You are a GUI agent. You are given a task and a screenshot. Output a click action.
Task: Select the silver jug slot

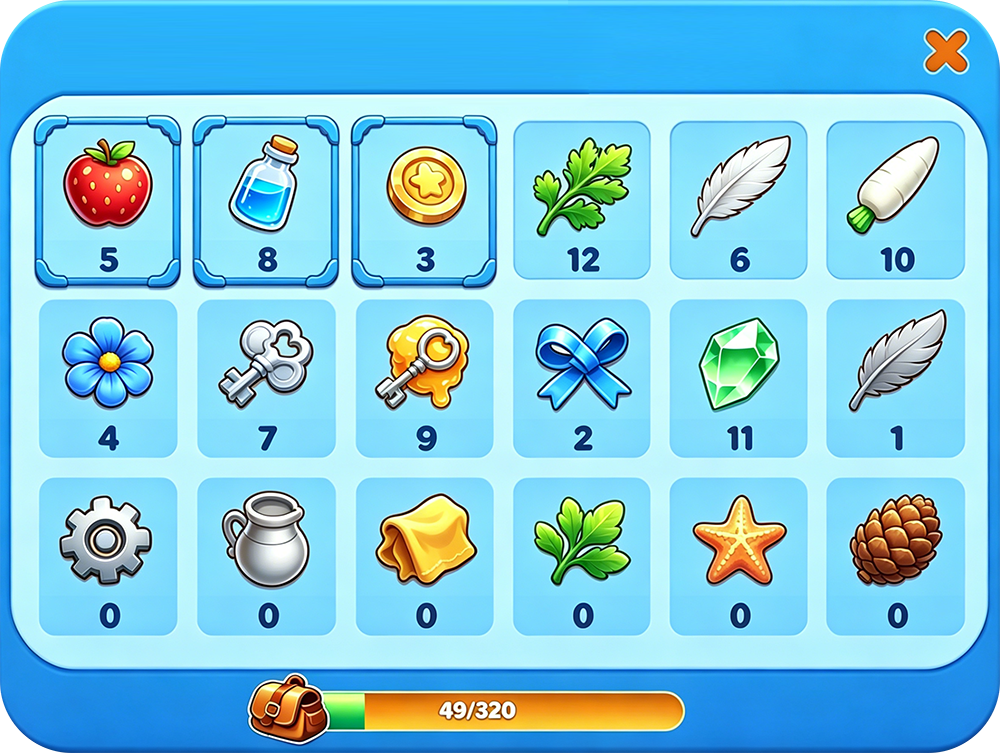point(266,556)
